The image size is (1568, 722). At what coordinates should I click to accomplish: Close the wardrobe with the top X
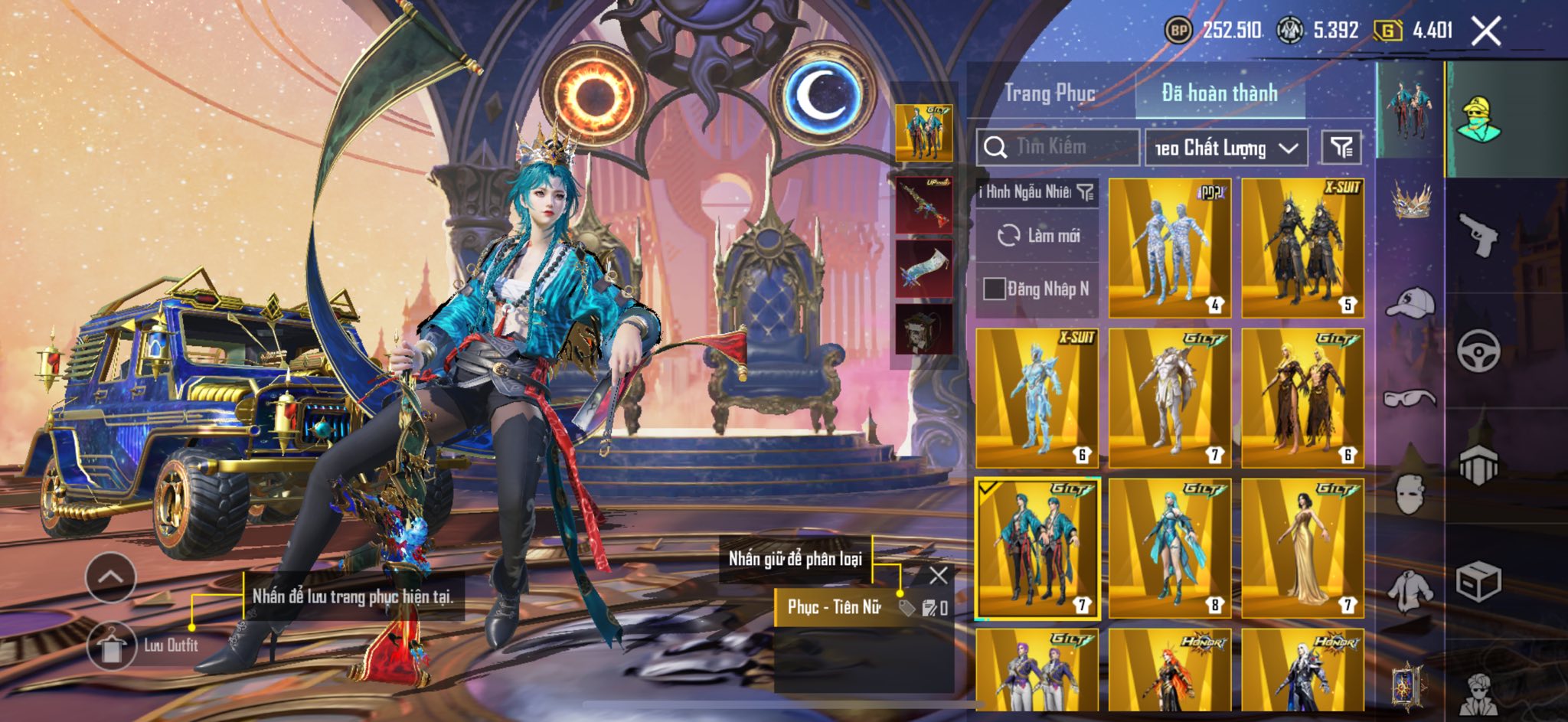tap(1485, 31)
